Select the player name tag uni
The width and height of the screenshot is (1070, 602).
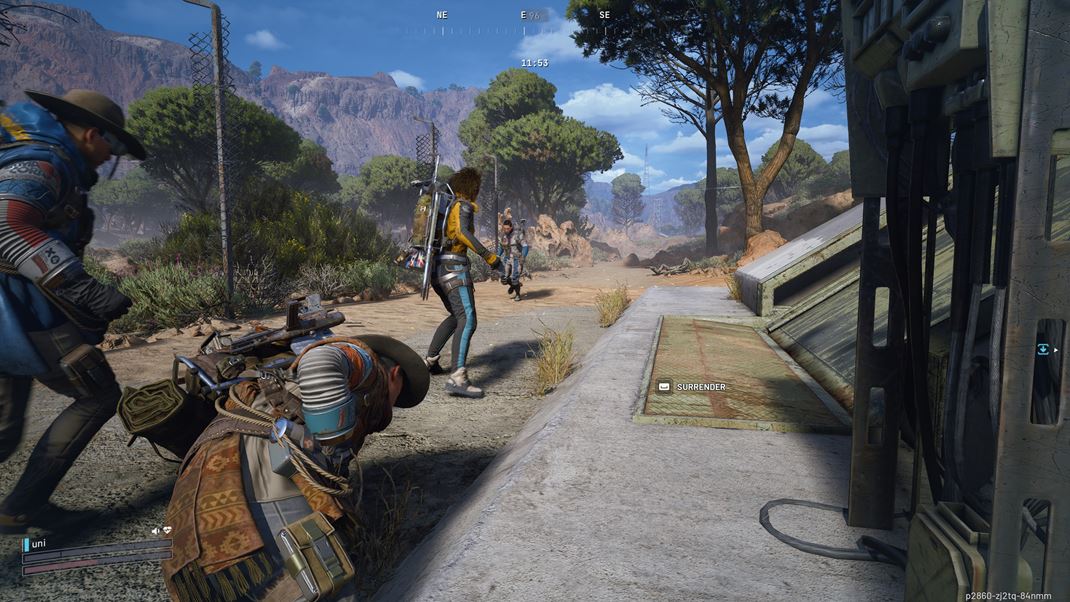pos(39,543)
